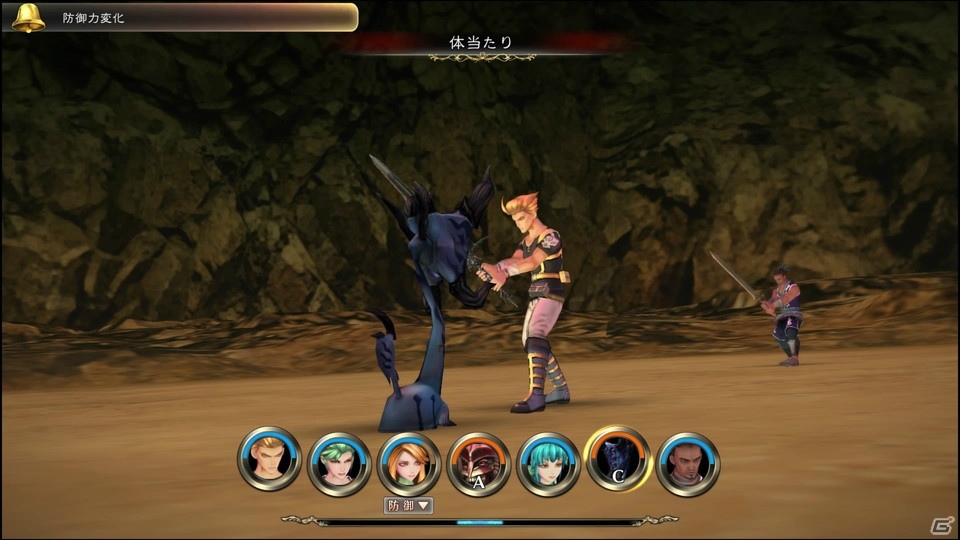Image resolution: width=960 pixels, height=540 pixels.
Task: Click the 防御 status tag
Action: (408, 505)
